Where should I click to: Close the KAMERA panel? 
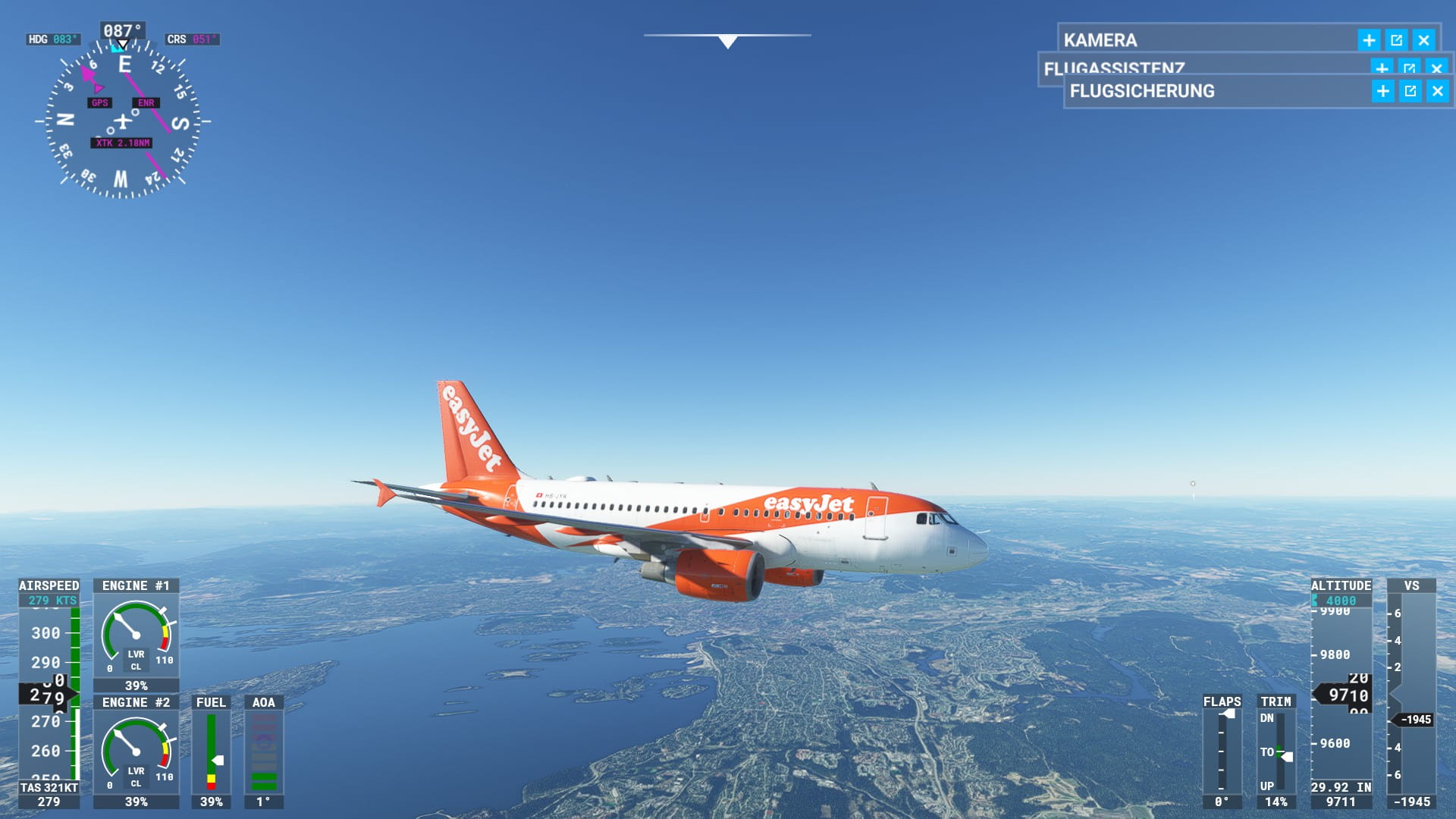[1423, 40]
